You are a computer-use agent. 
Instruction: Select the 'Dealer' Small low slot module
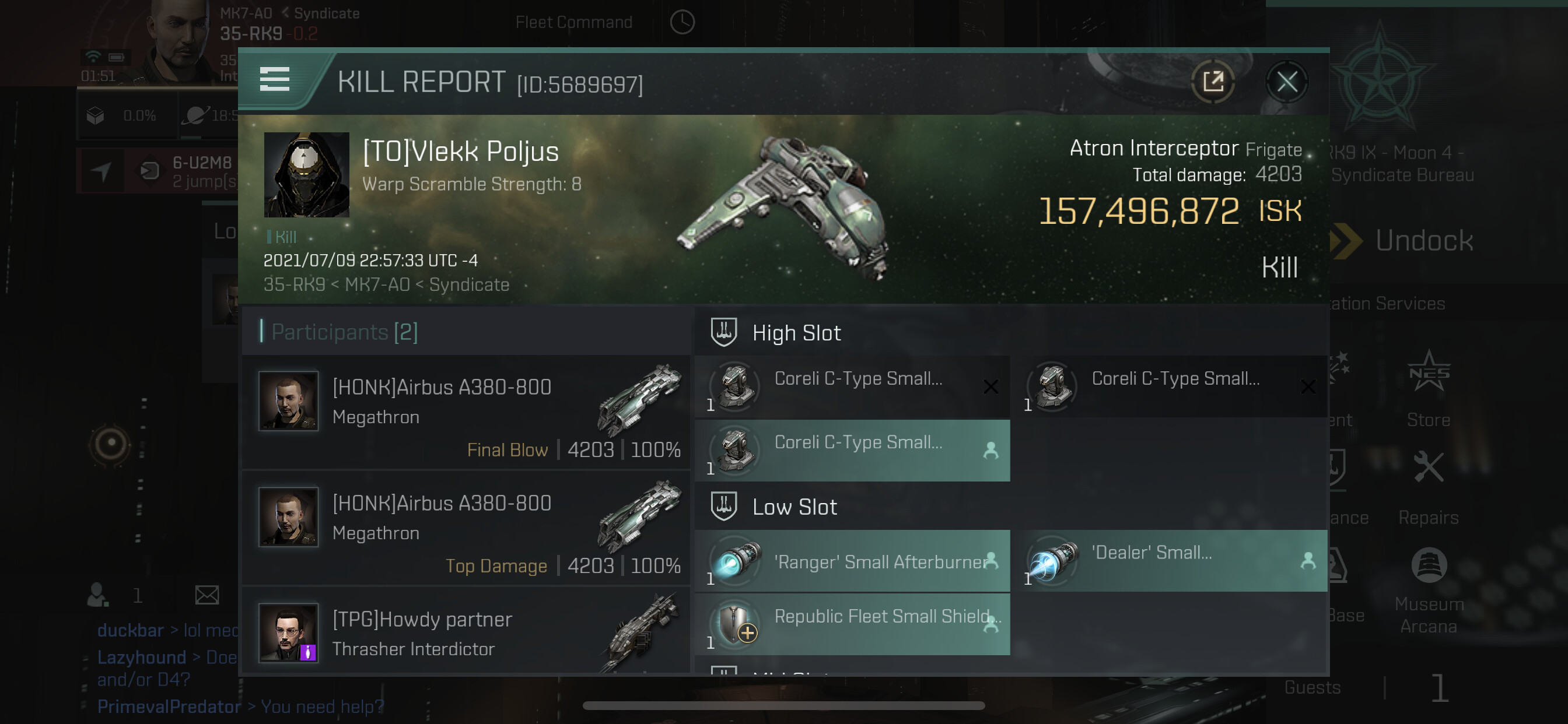[x=1168, y=561]
